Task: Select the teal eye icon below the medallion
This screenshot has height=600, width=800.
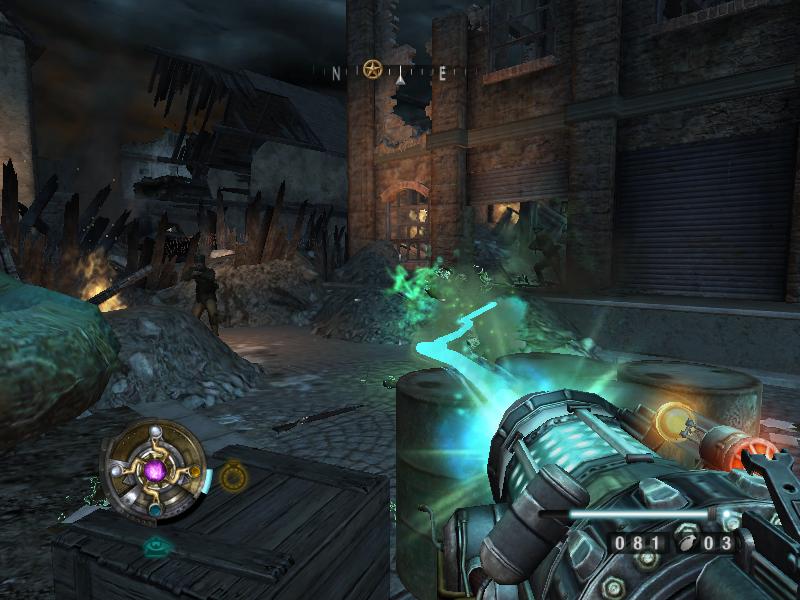Action: point(154,546)
